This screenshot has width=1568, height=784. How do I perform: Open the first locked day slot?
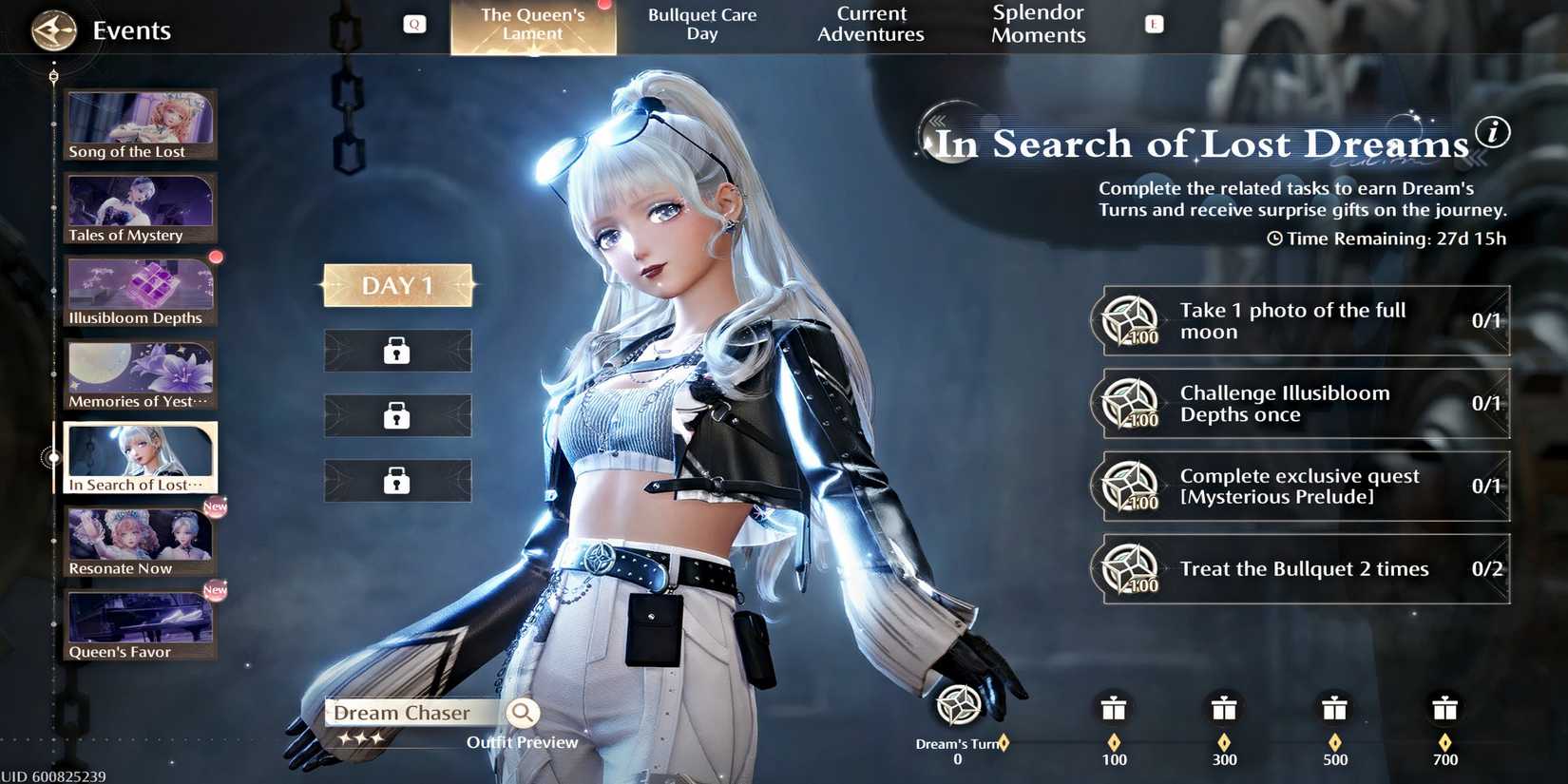[397, 350]
